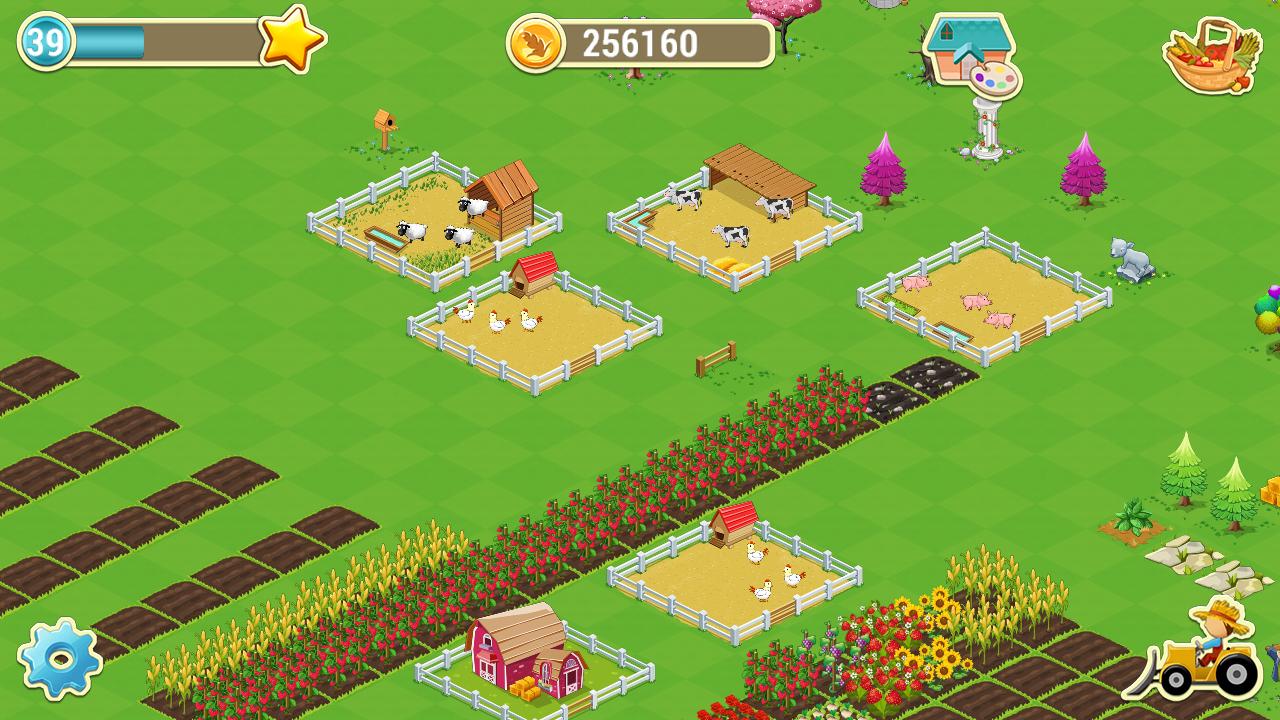
Task: Open the settings gear
Action: 60,660
